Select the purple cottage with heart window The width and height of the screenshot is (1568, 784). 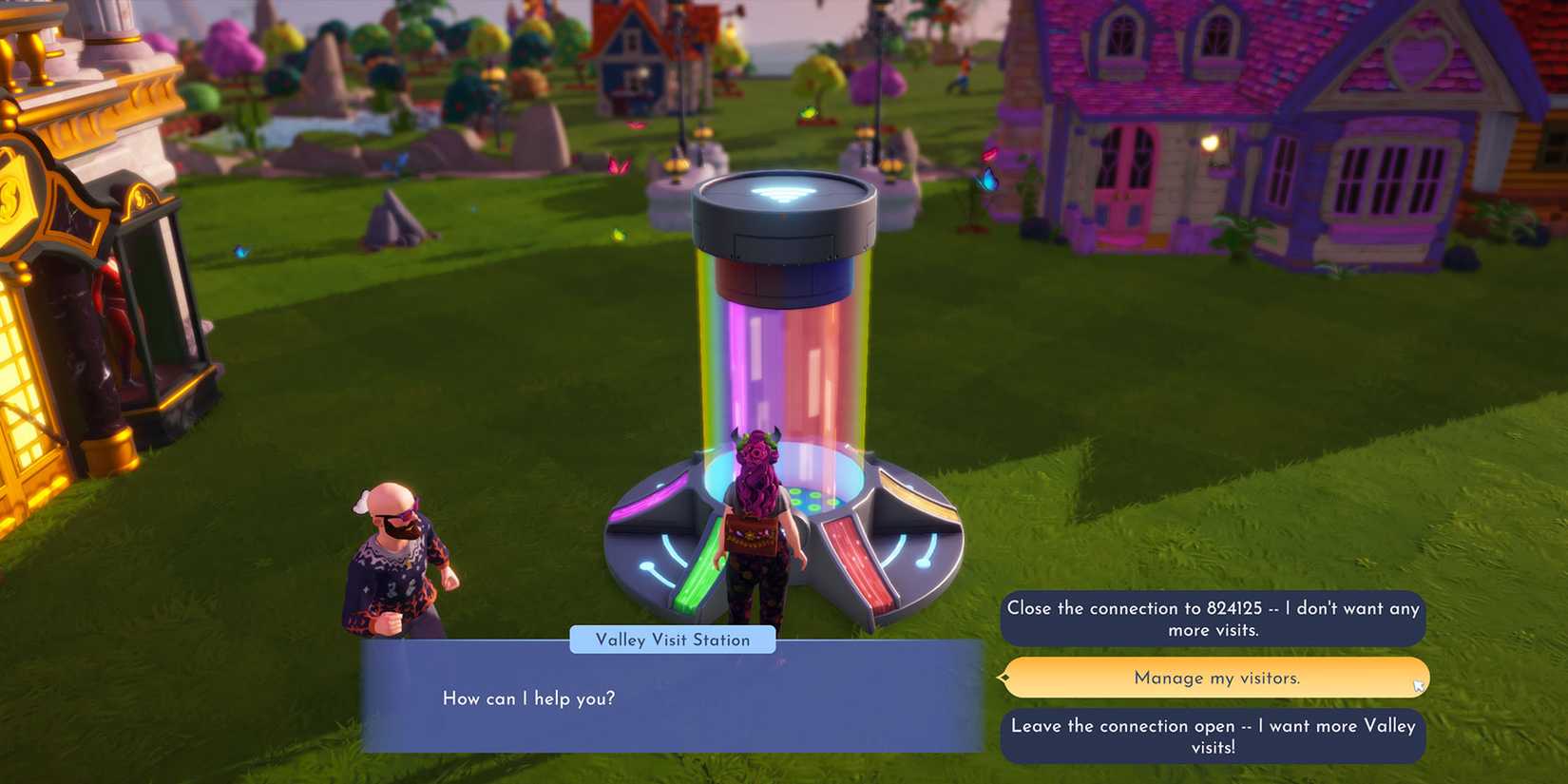click(1264, 143)
